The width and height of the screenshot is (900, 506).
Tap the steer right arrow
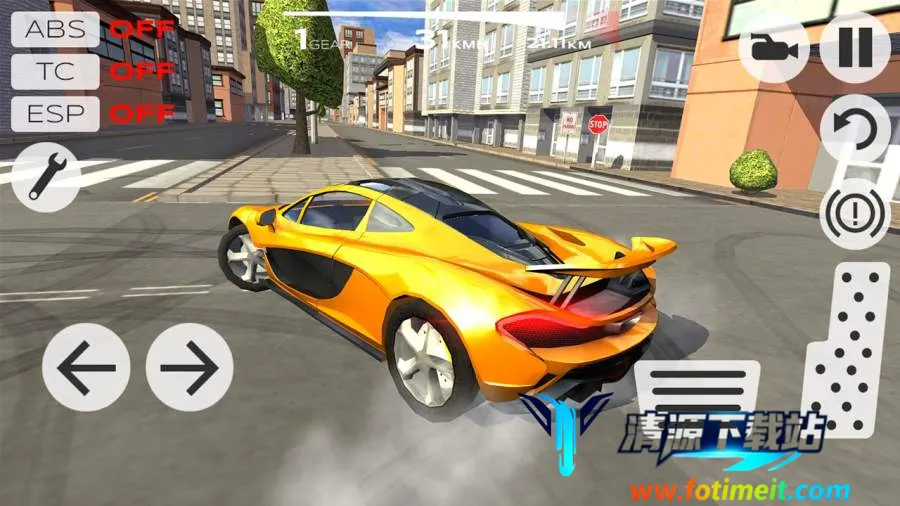pyautogui.click(x=190, y=367)
